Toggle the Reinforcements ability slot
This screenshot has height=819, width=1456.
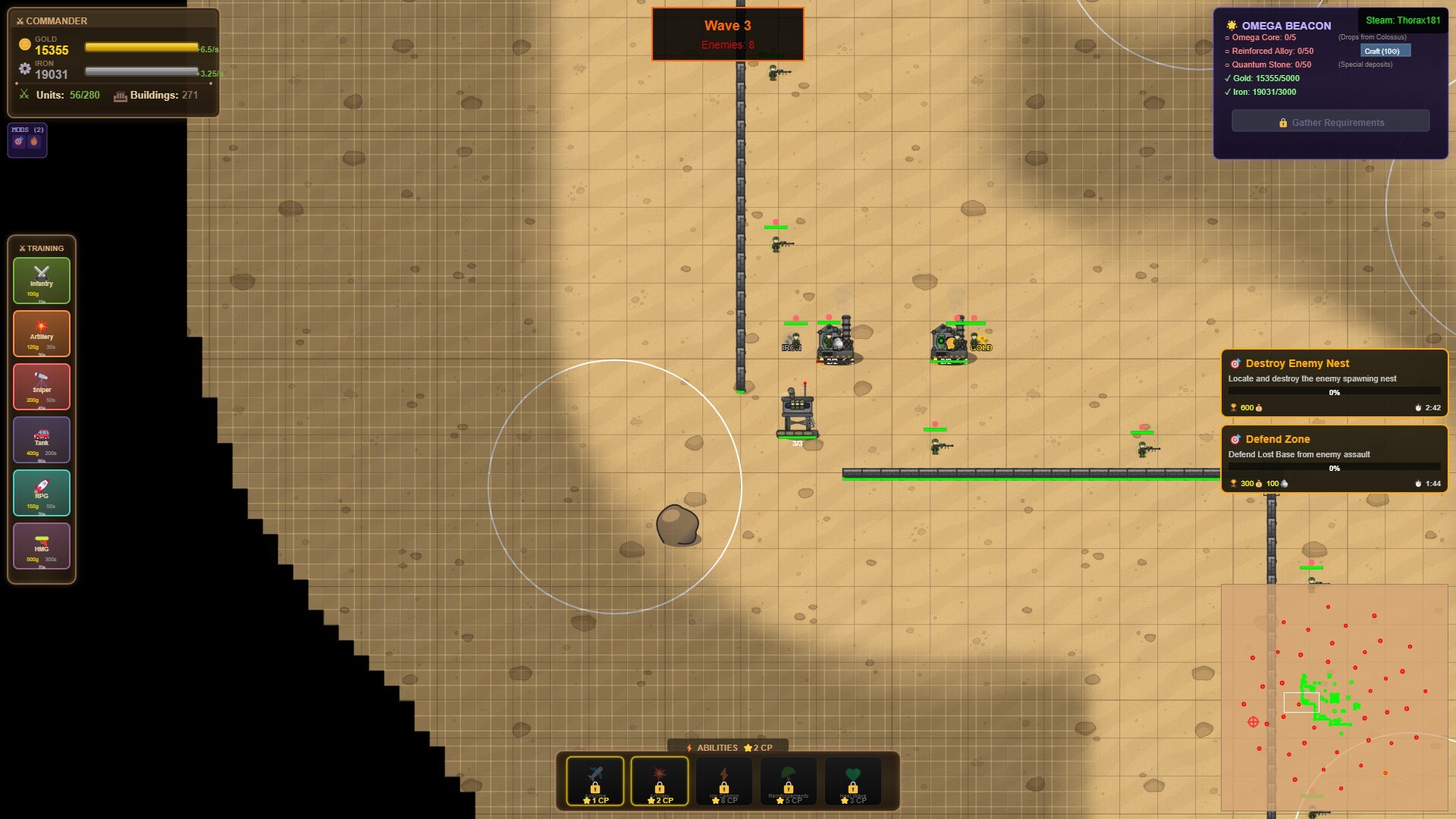point(789,780)
